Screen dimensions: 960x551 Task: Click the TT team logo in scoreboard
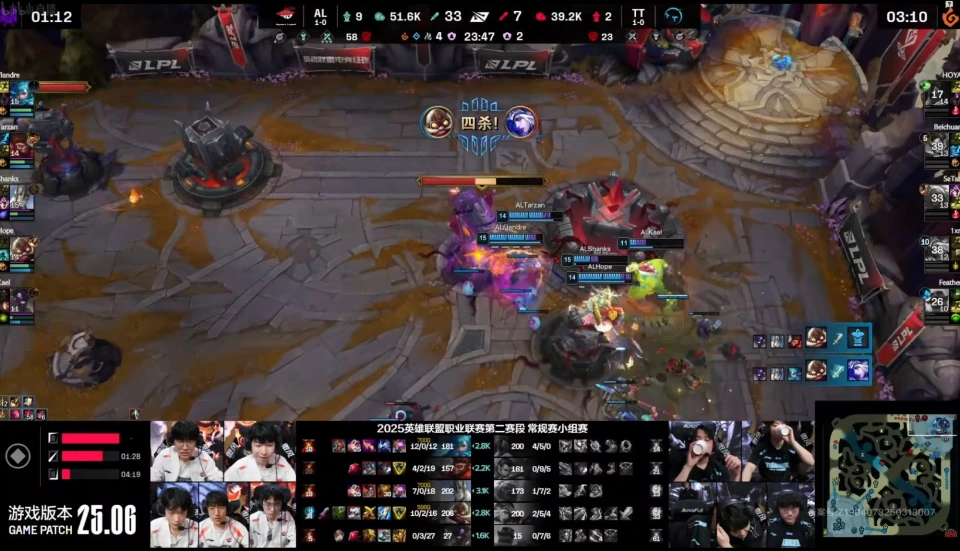pos(673,16)
